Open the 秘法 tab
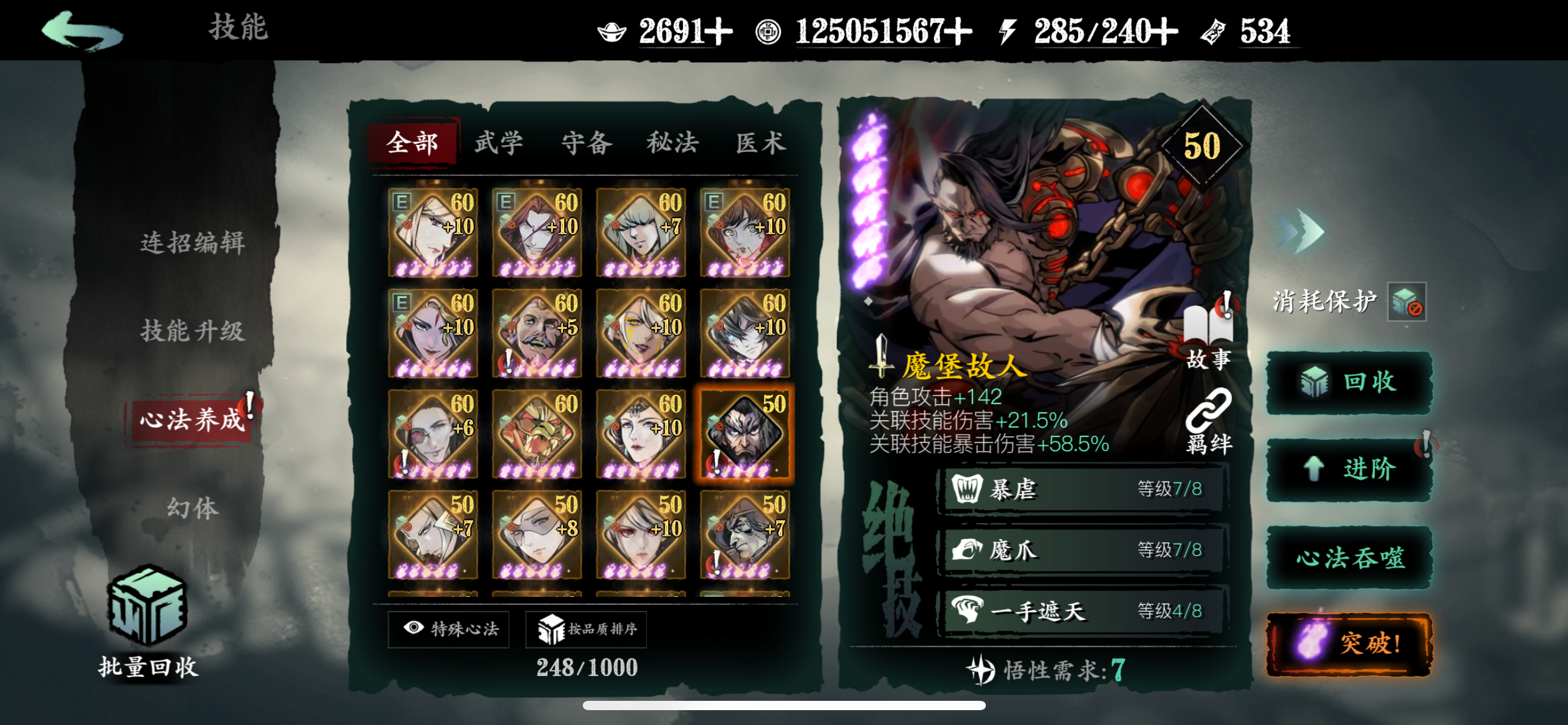Viewport: 1568px width, 725px height. click(x=673, y=143)
